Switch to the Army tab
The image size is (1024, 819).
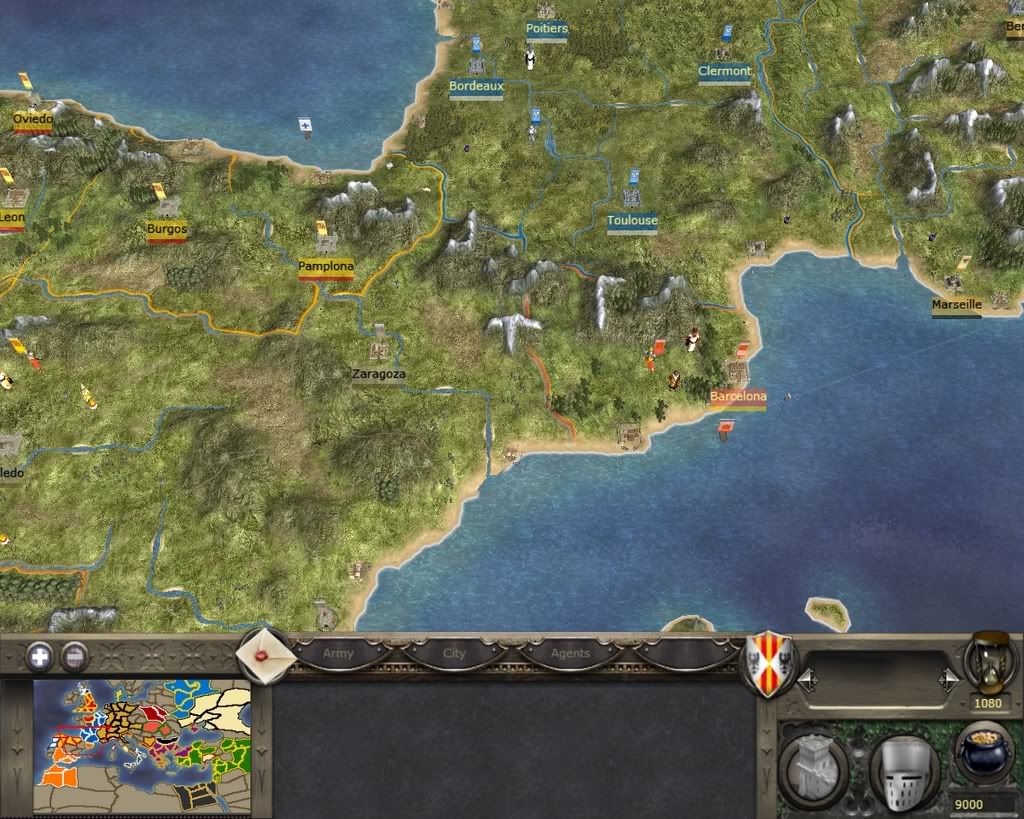click(x=338, y=654)
